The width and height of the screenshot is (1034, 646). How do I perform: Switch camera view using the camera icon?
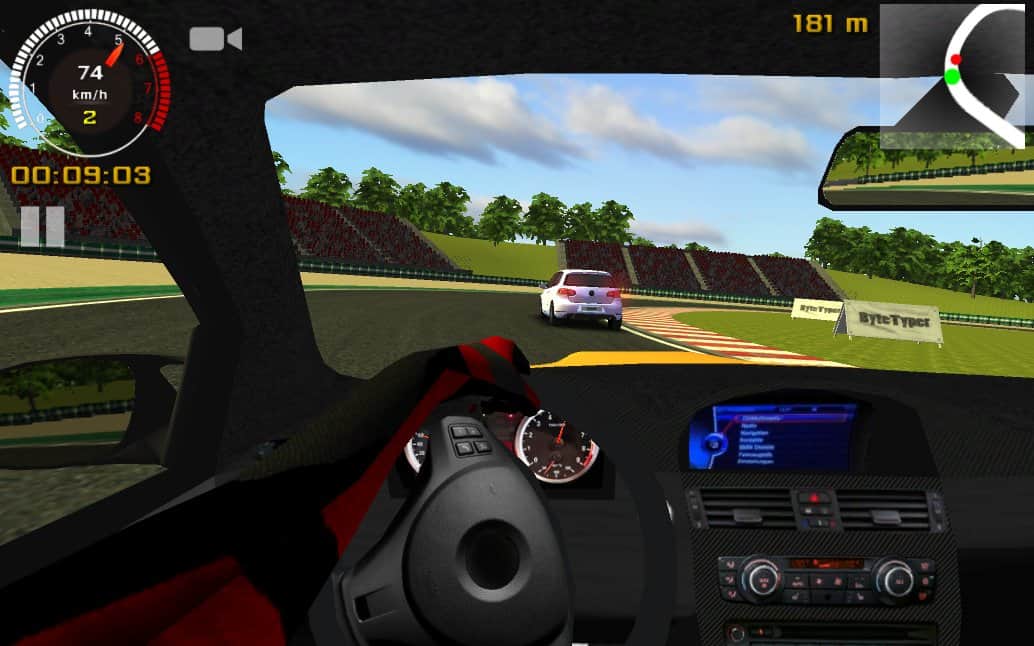click(215, 39)
